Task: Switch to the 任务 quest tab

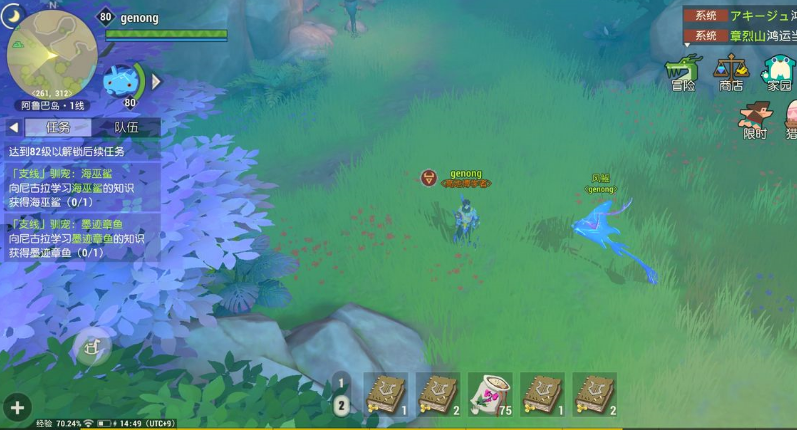Action: coord(58,127)
